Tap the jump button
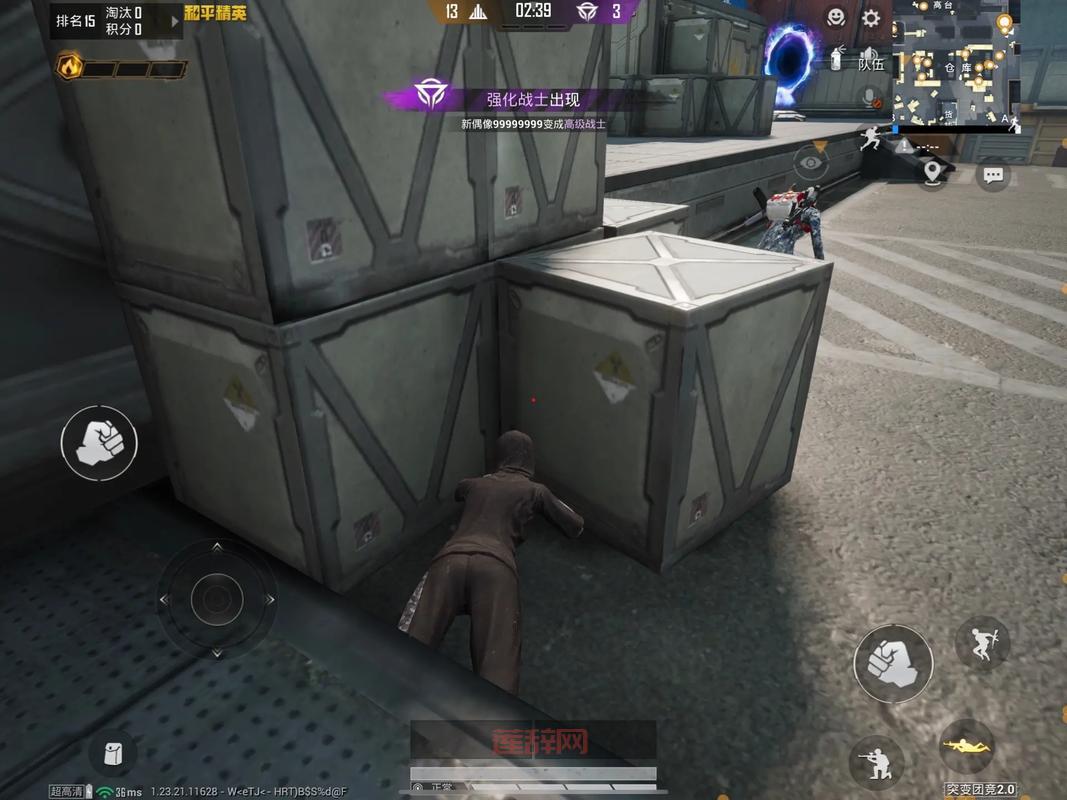 [x=982, y=642]
